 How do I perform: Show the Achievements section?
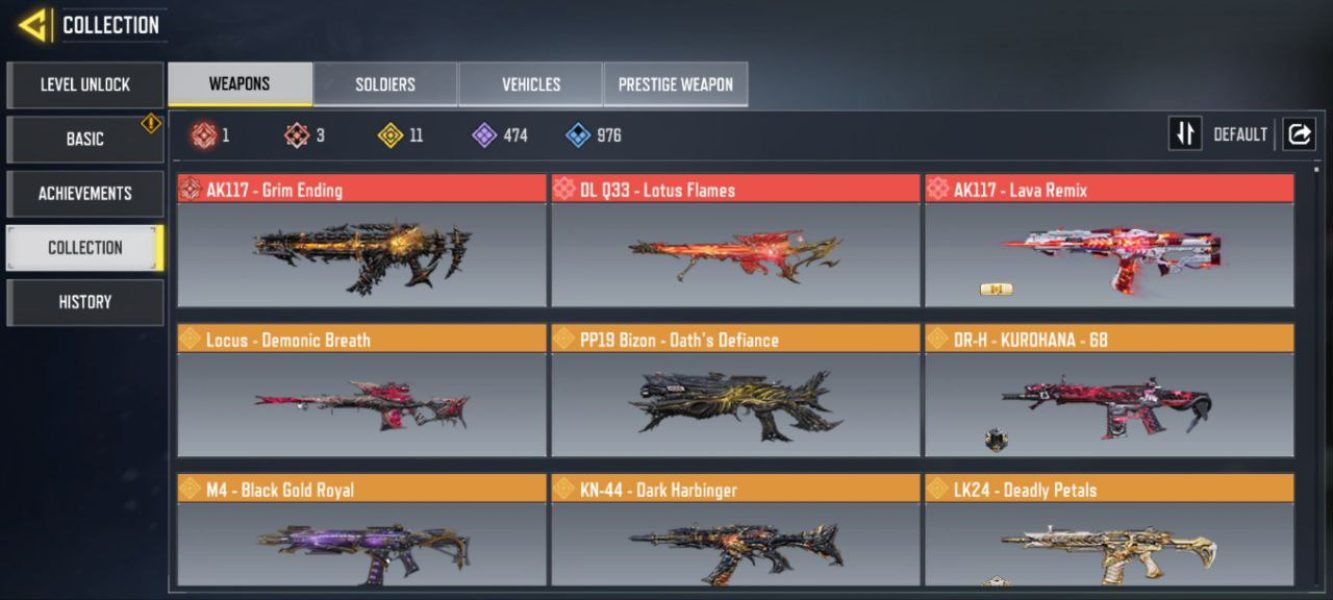pyautogui.click(x=85, y=193)
